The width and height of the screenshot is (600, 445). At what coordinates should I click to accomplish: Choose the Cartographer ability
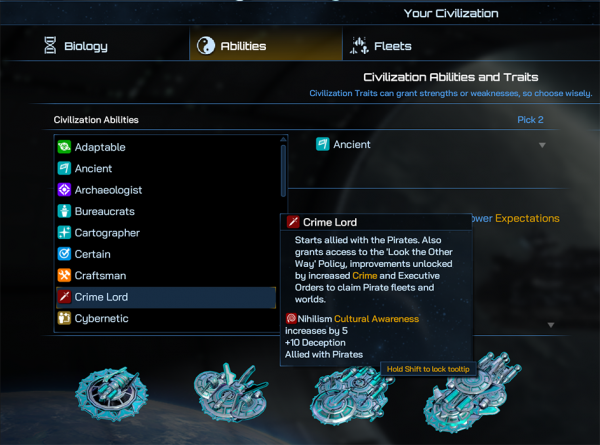click(x=107, y=233)
